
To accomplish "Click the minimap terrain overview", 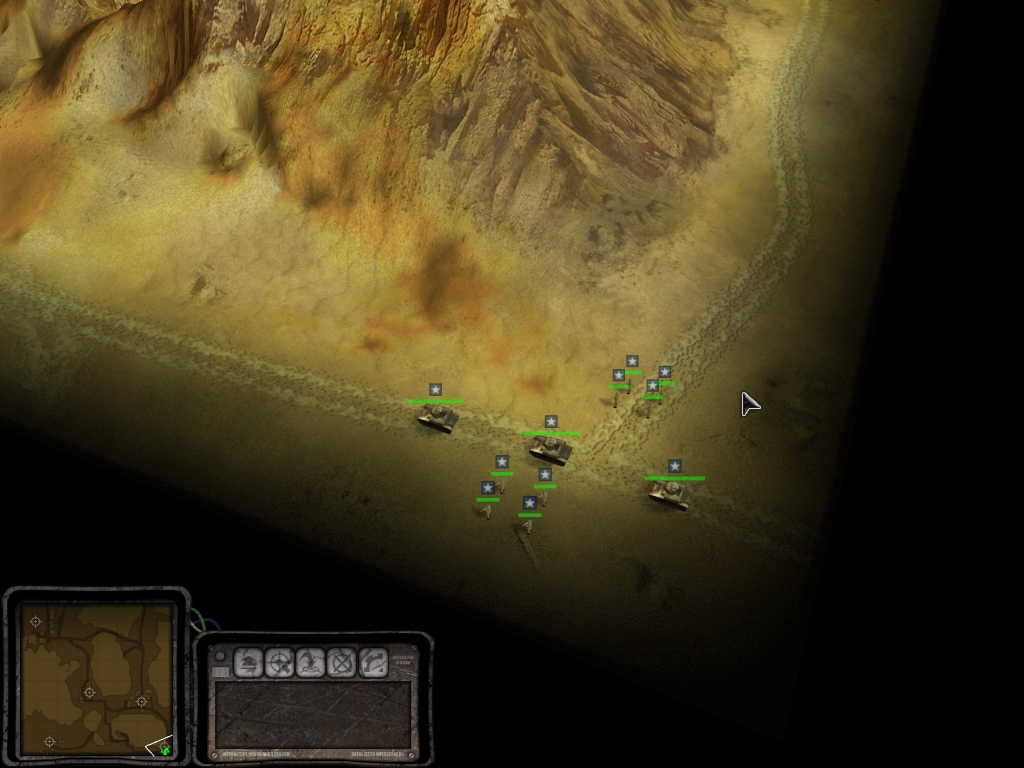I will click(96, 679).
